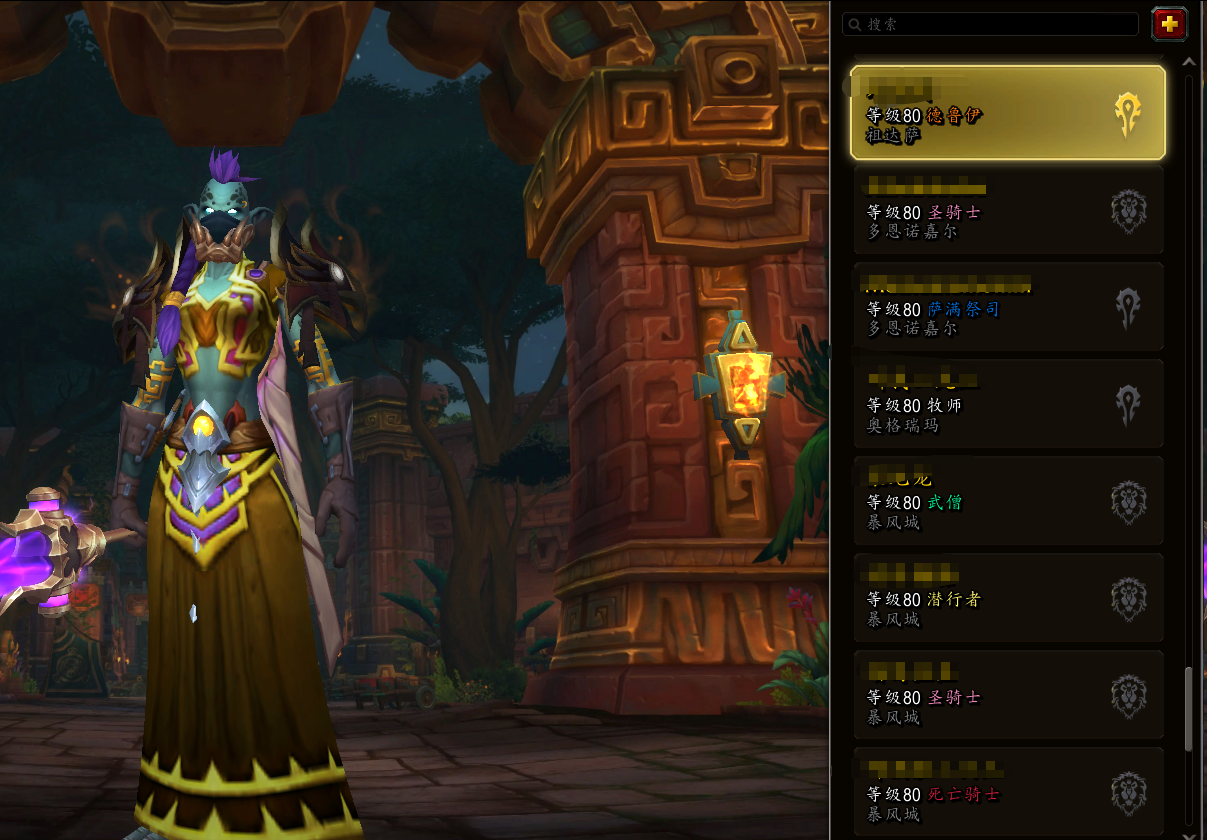Click the character search field
Image resolution: width=1207 pixels, height=840 pixels.
coord(990,24)
